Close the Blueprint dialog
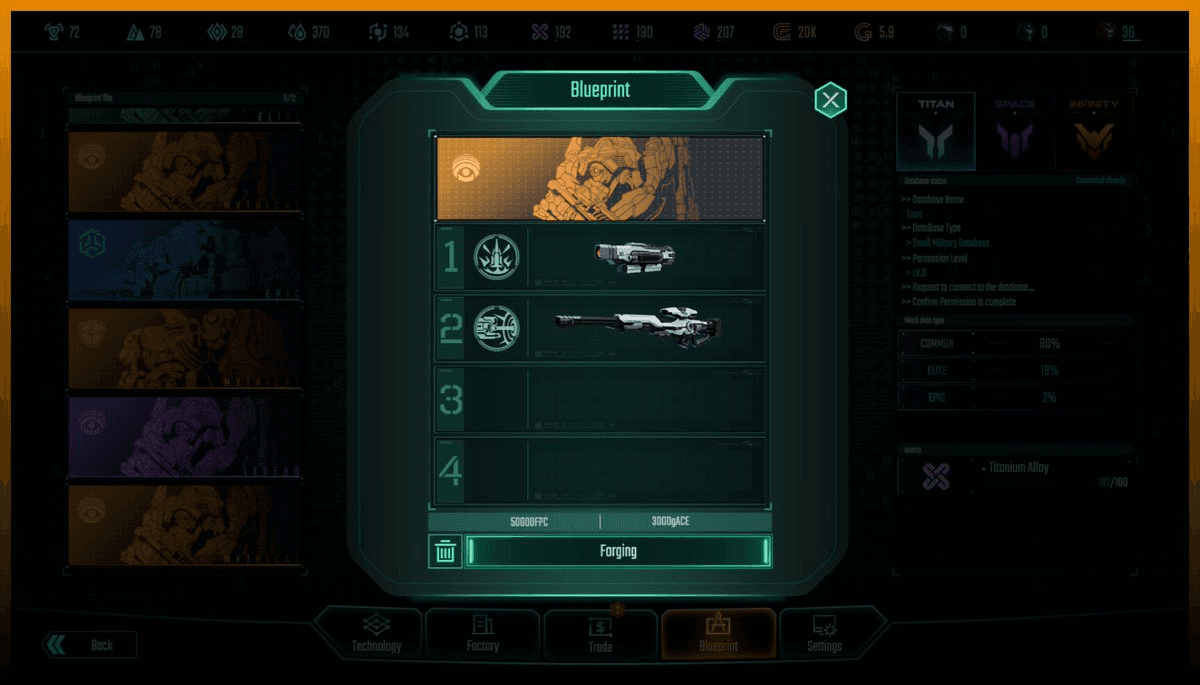The height and width of the screenshot is (685, 1200). coord(830,100)
